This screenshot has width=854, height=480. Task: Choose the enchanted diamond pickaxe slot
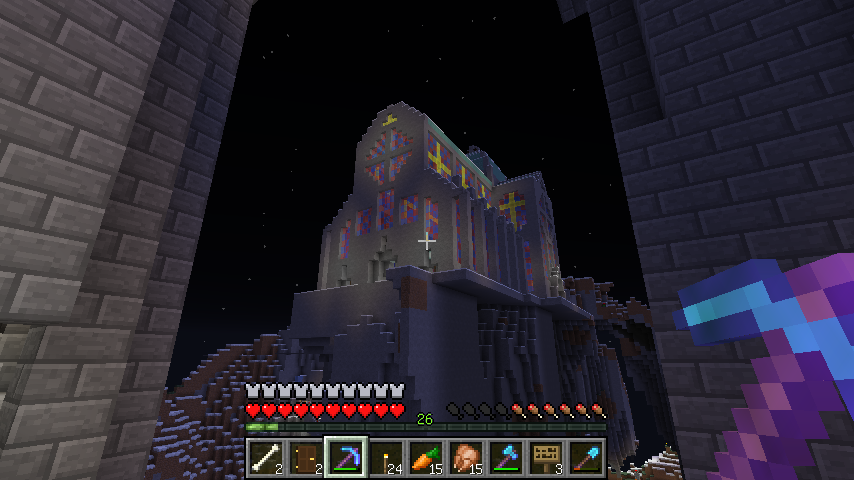pos(346,457)
